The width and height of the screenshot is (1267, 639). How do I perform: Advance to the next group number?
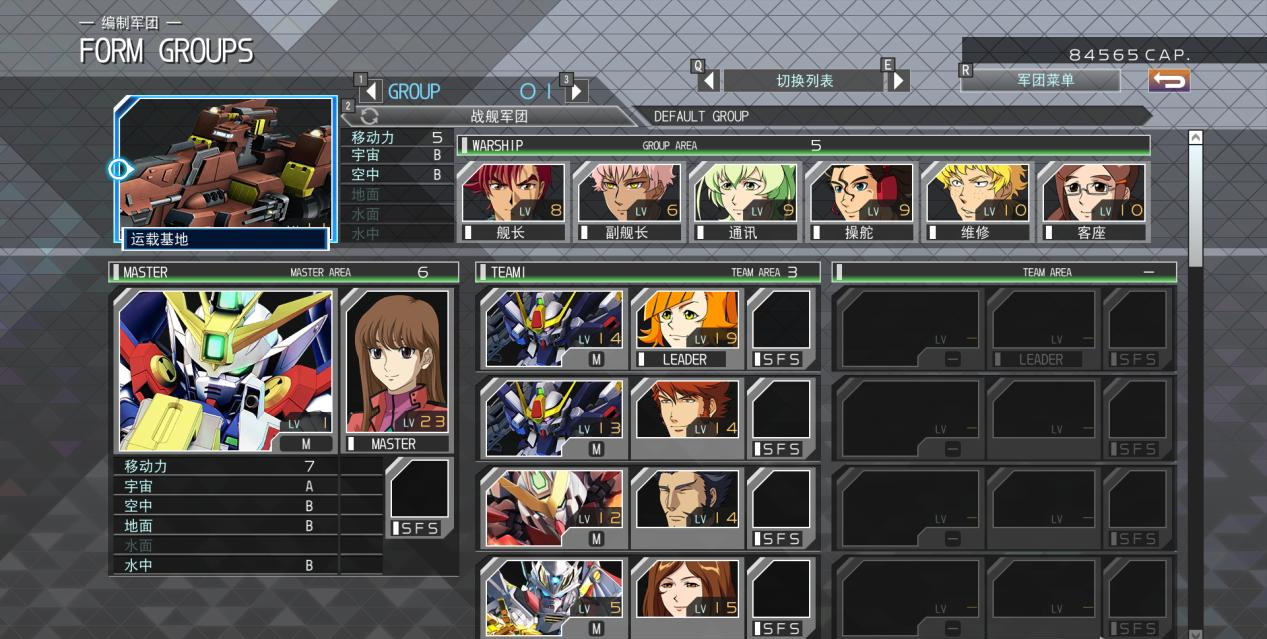click(x=576, y=91)
